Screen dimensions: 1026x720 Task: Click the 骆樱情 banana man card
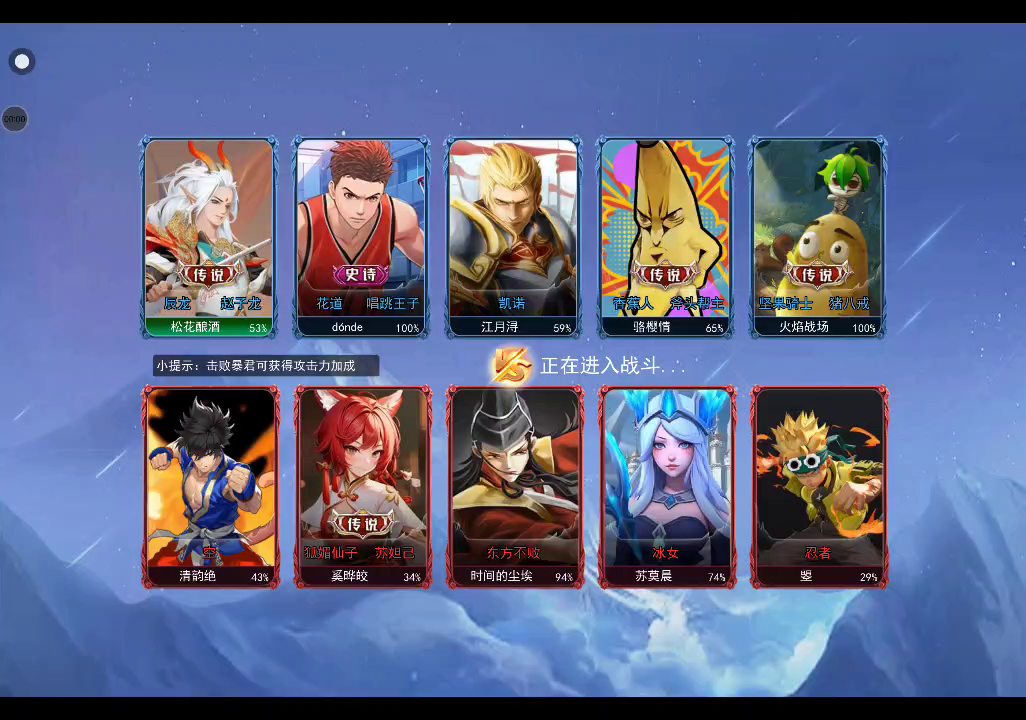[x=665, y=237]
